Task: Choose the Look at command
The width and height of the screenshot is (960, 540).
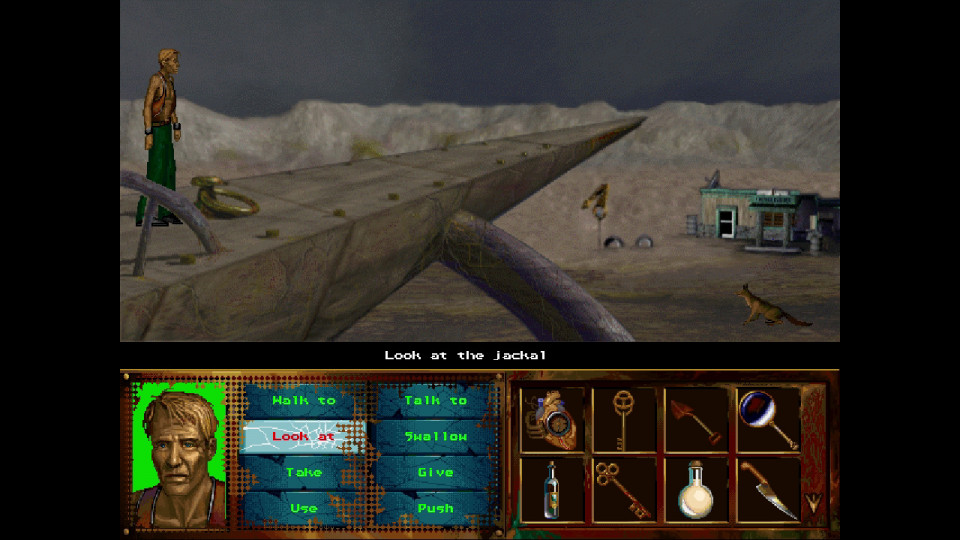Action: tap(304, 437)
